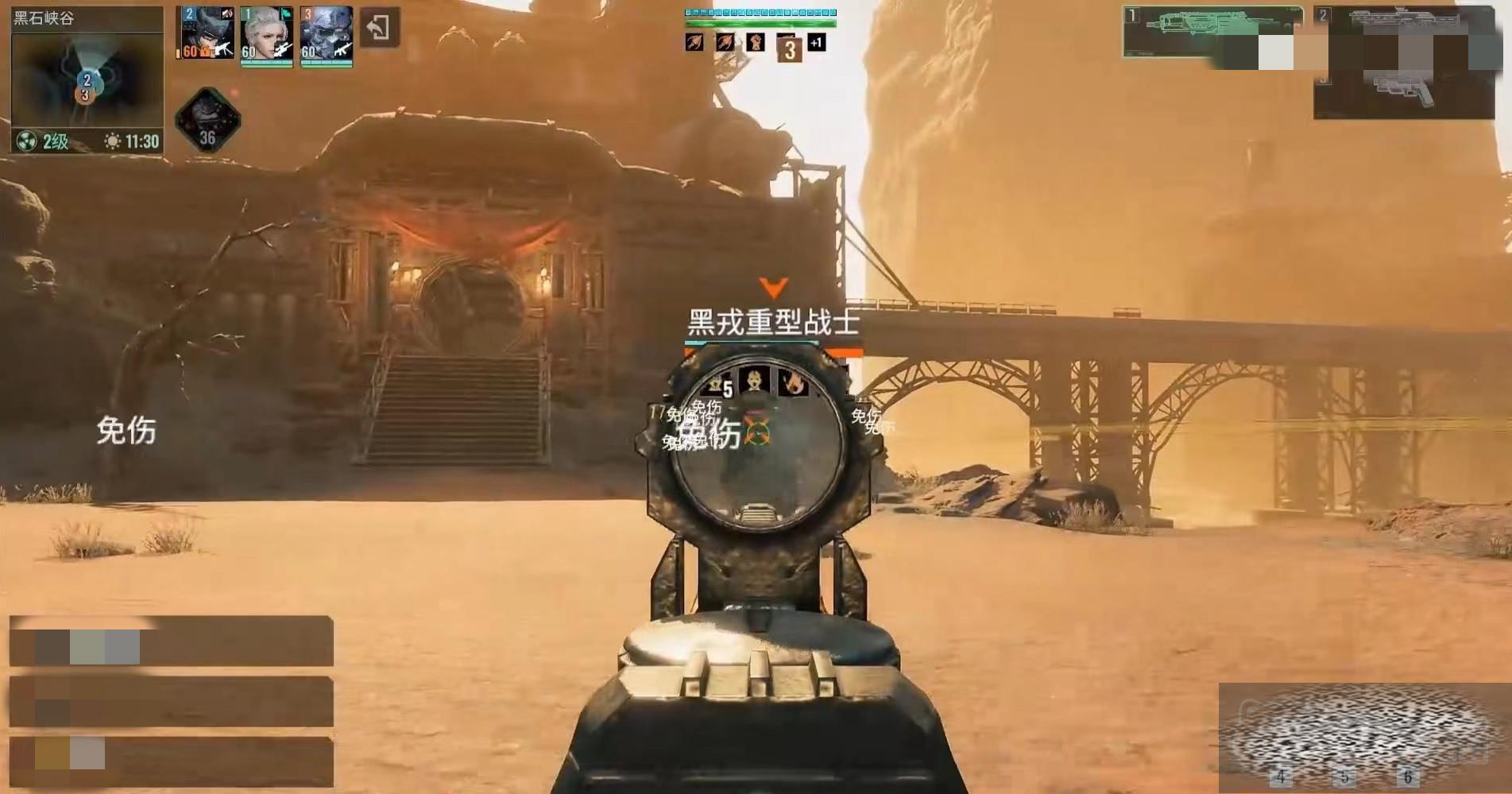Viewport: 1512px width, 794px height.
Task: Select teammate 3 armored soldier portrait
Action: click(327, 34)
